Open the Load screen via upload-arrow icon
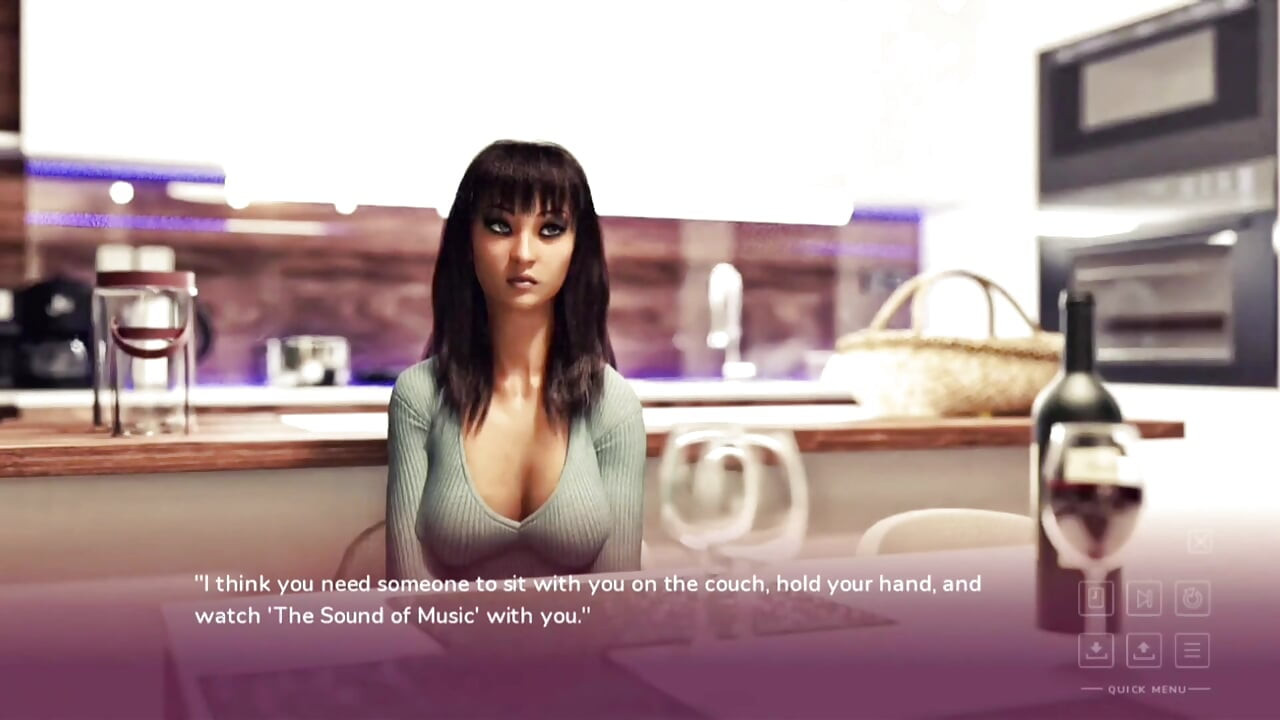1280x720 pixels. pyautogui.click(x=1144, y=650)
